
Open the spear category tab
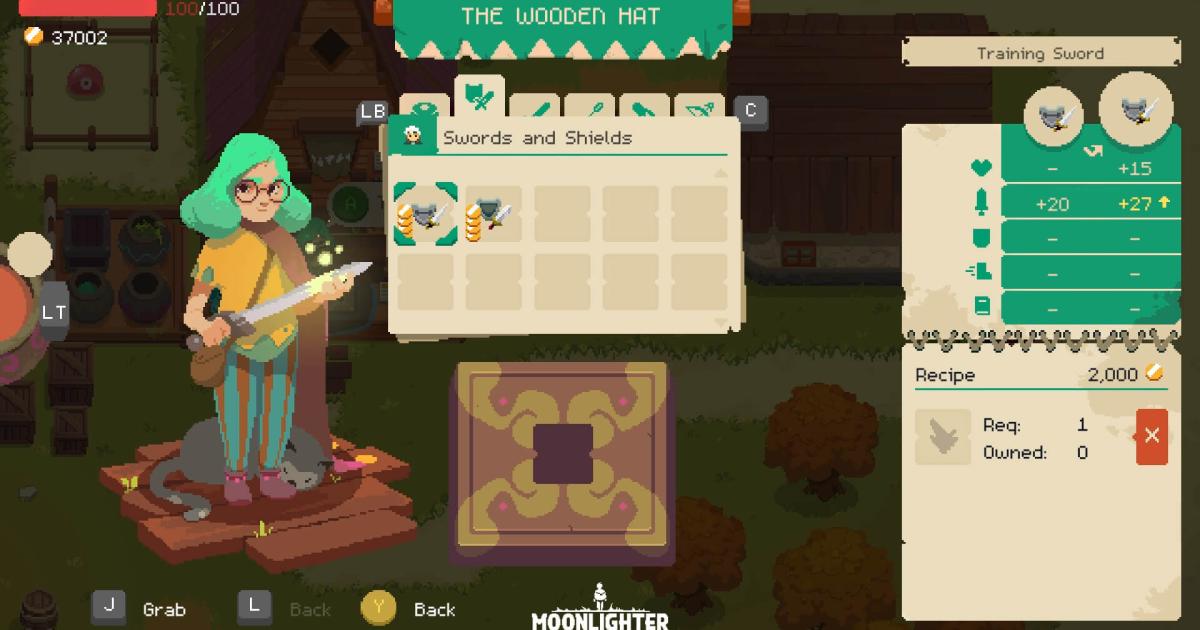[x=589, y=108]
